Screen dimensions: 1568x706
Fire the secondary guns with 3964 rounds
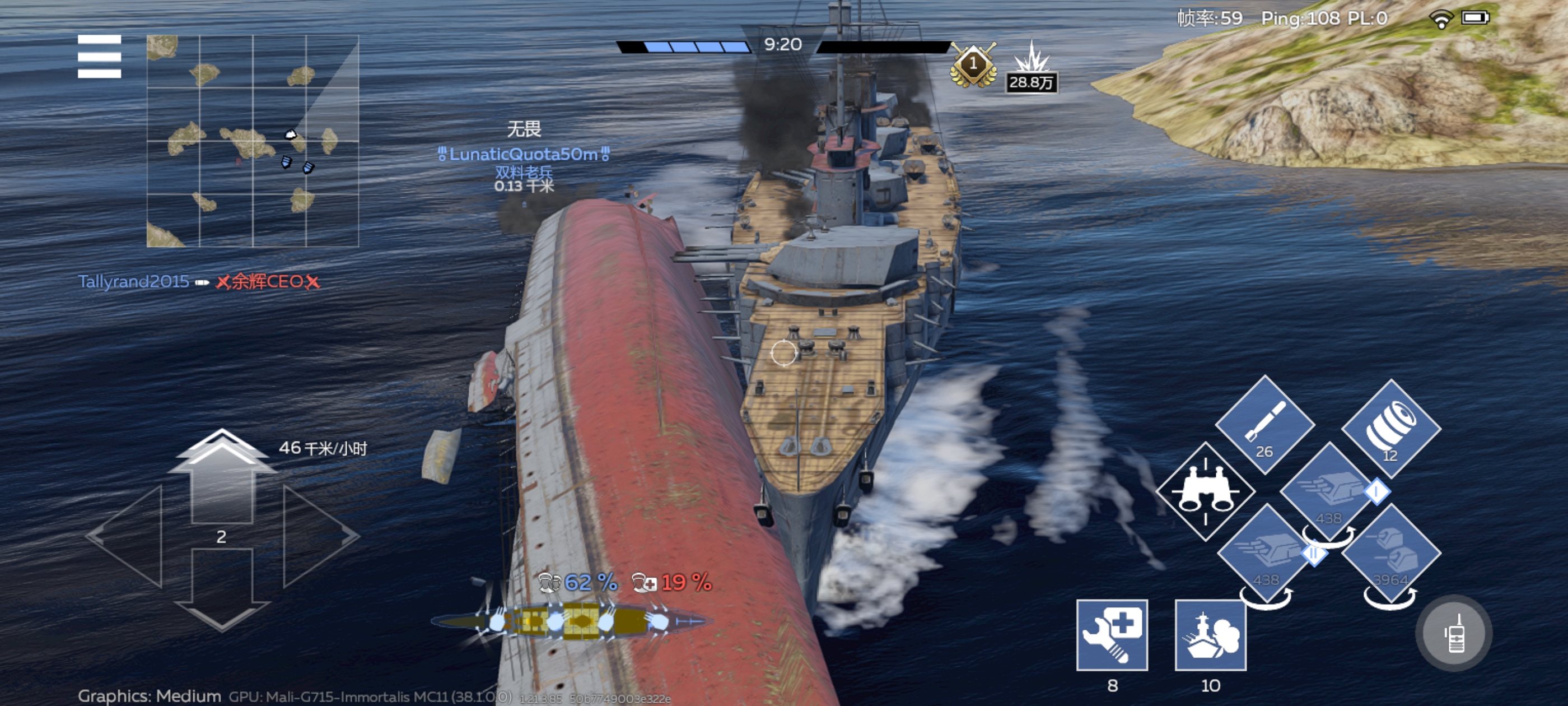tap(1390, 554)
